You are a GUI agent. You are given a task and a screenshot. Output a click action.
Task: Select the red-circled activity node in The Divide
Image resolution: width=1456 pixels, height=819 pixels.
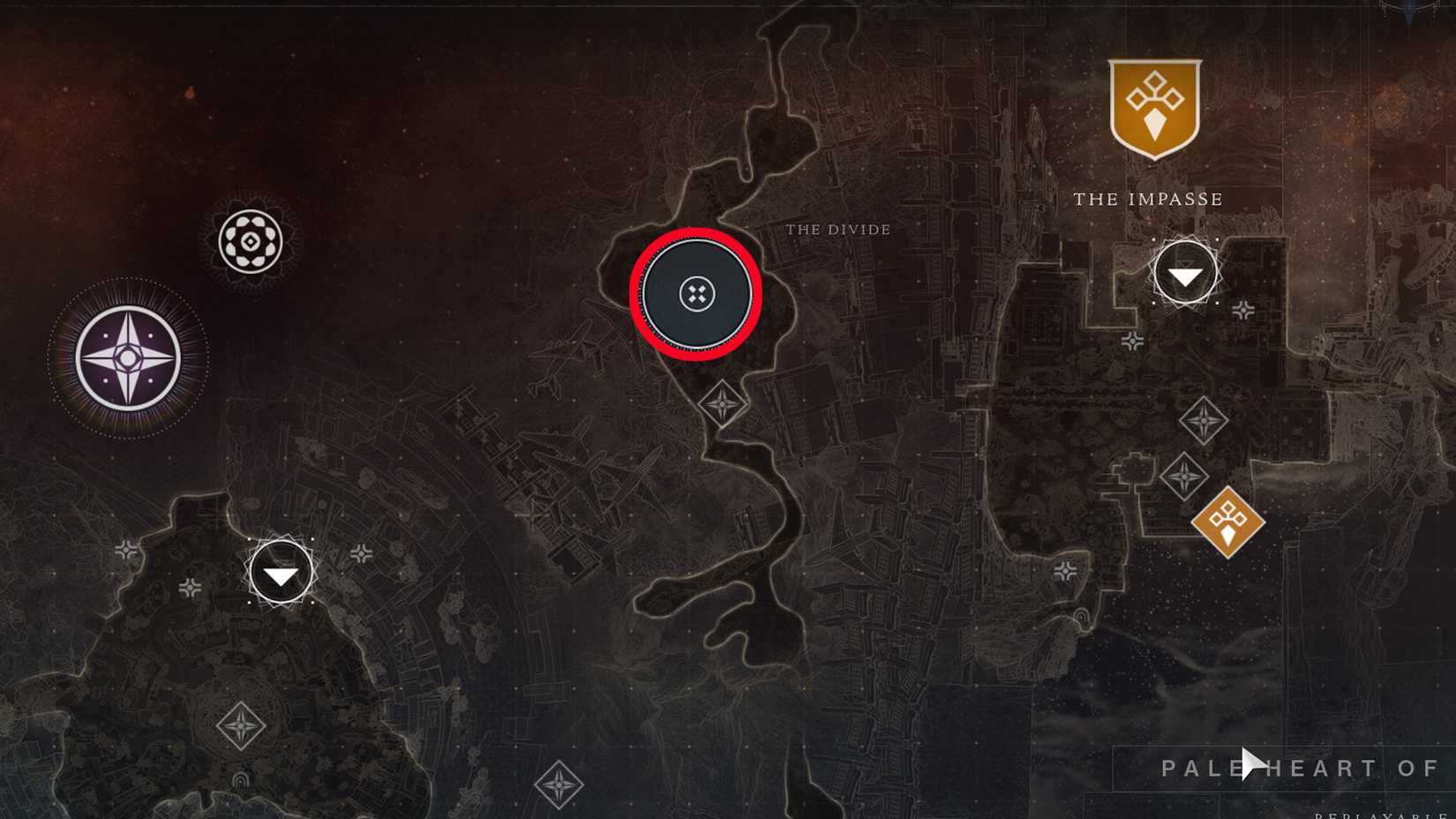click(698, 293)
